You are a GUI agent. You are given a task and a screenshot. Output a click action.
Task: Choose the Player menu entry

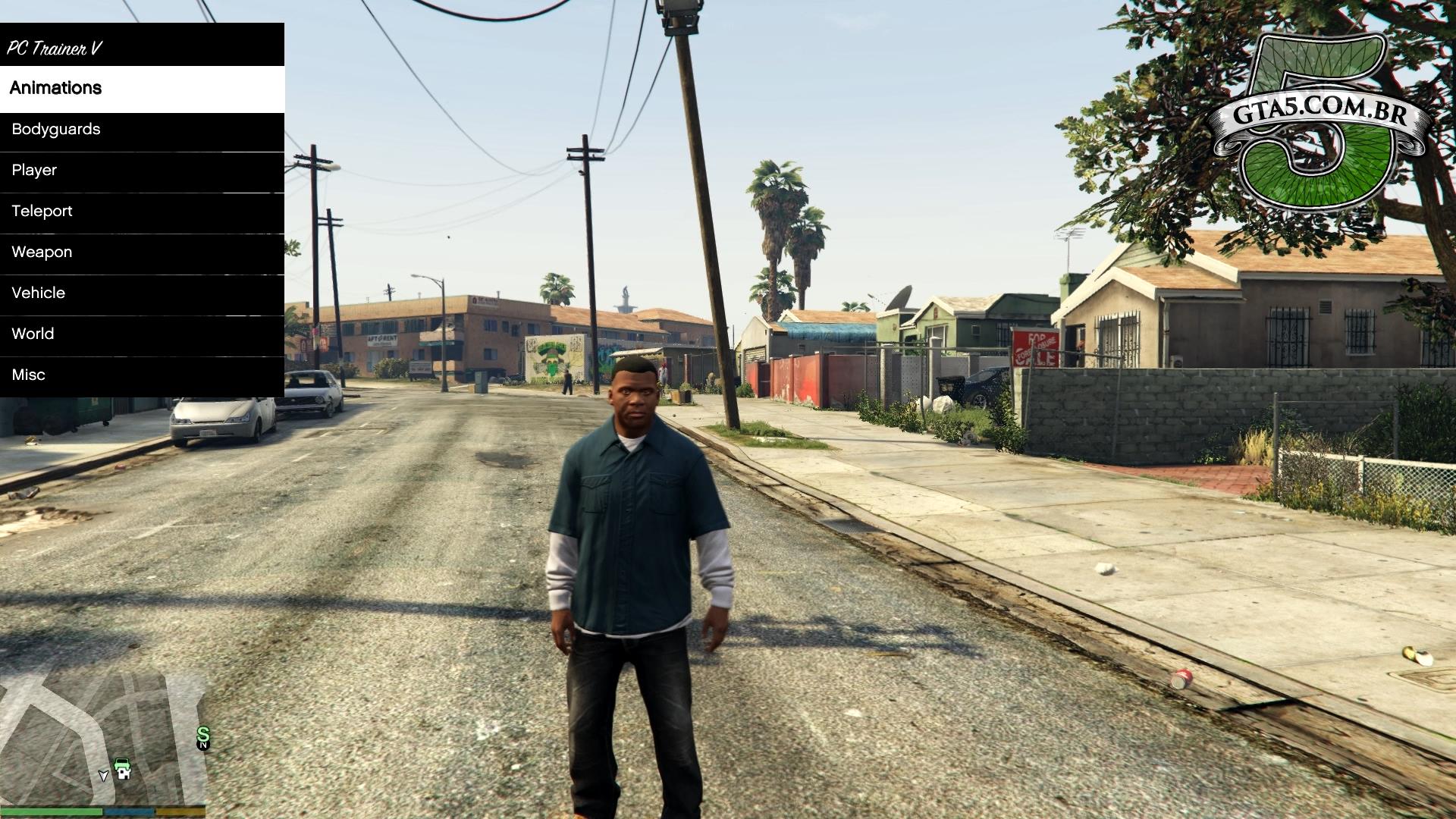[x=142, y=171]
